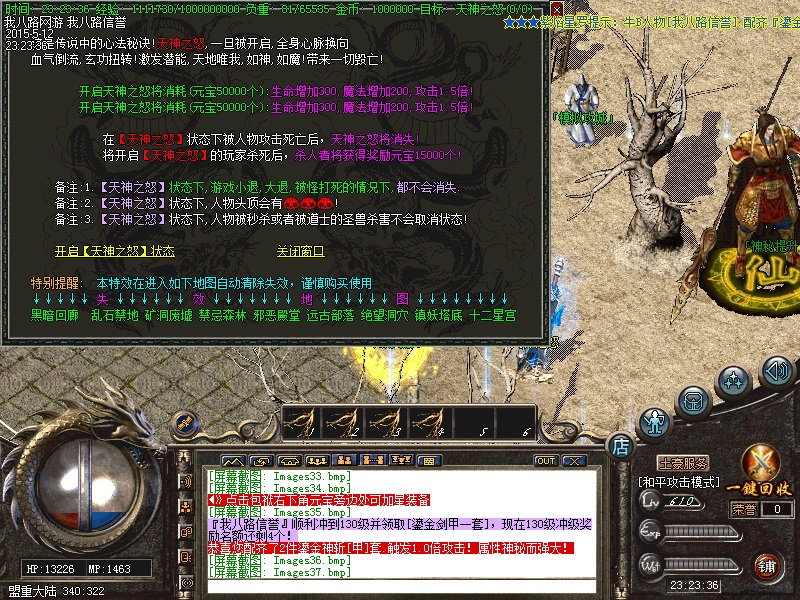Image resolution: width=800 pixels, height=600 pixels.
Task: Open the 店 shop button
Action: click(x=621, y=444)
